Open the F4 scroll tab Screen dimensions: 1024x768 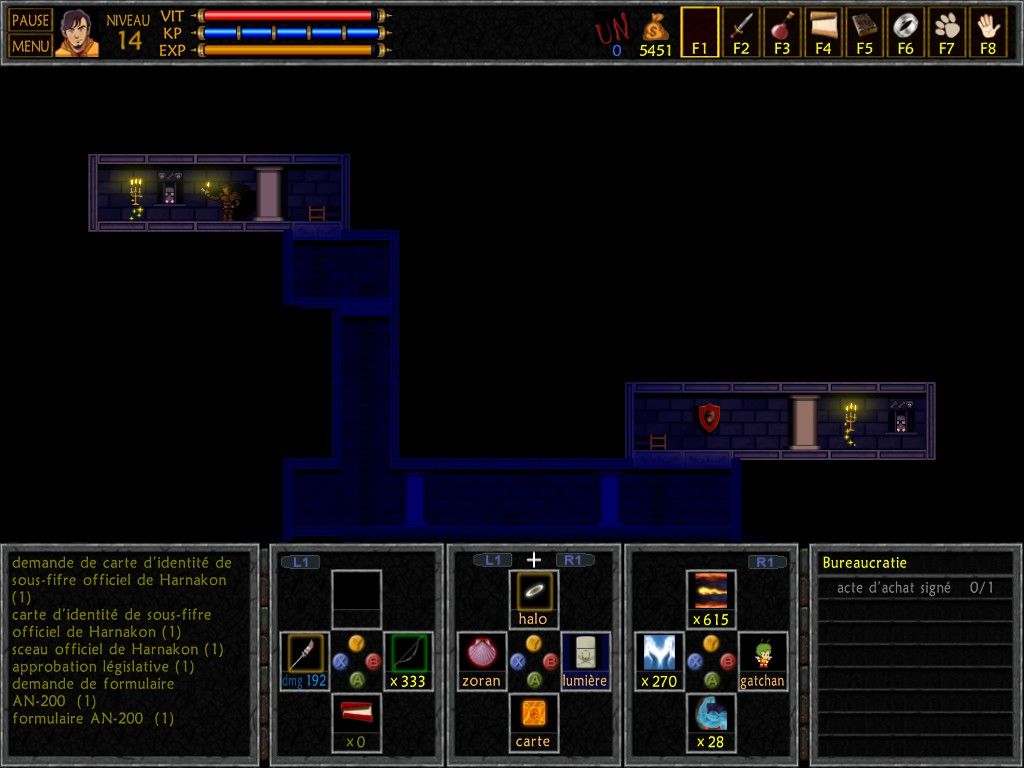[x=823, y=32]
